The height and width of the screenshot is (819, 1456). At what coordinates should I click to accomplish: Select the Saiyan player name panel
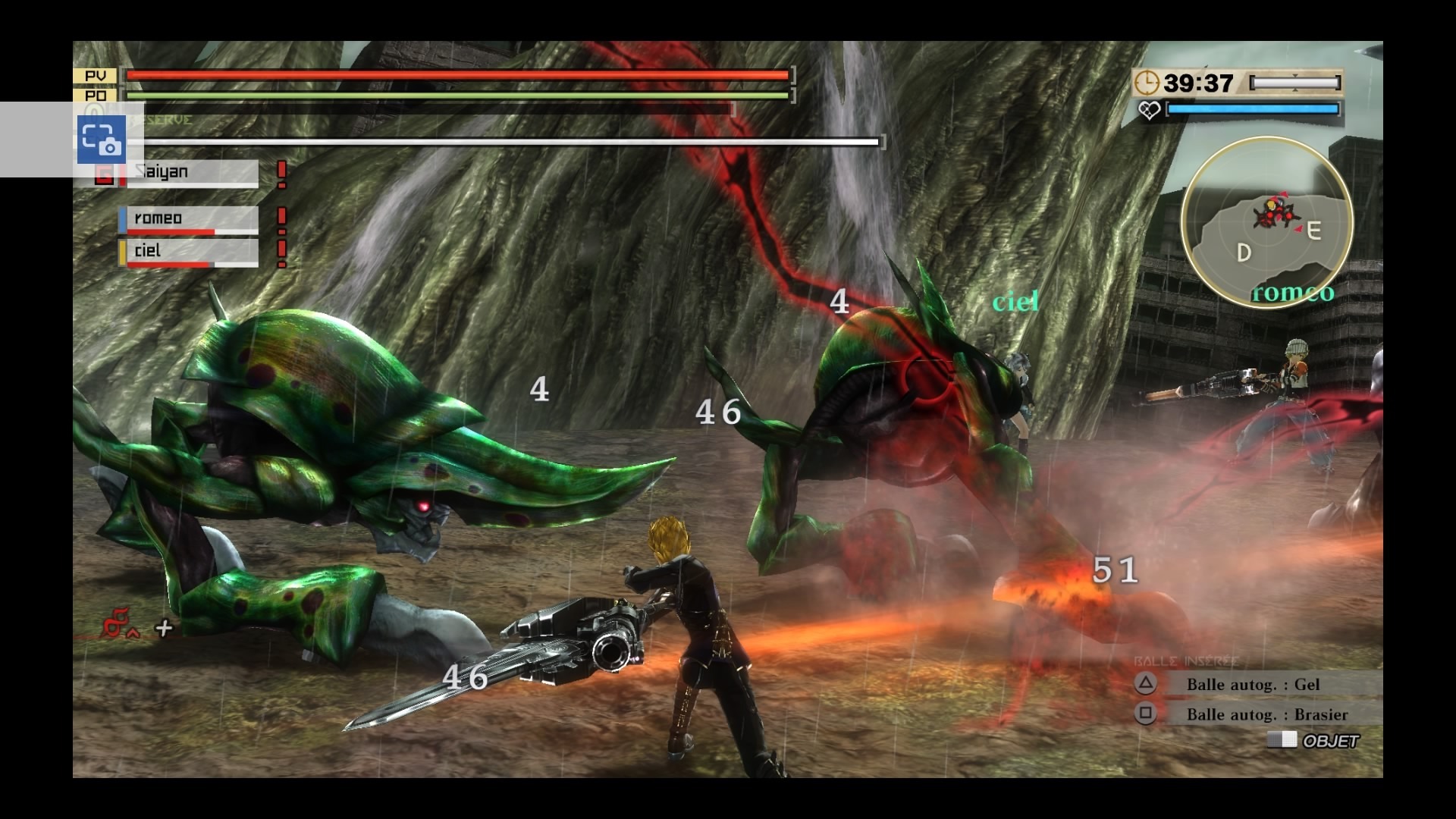(x=193, y=173)
